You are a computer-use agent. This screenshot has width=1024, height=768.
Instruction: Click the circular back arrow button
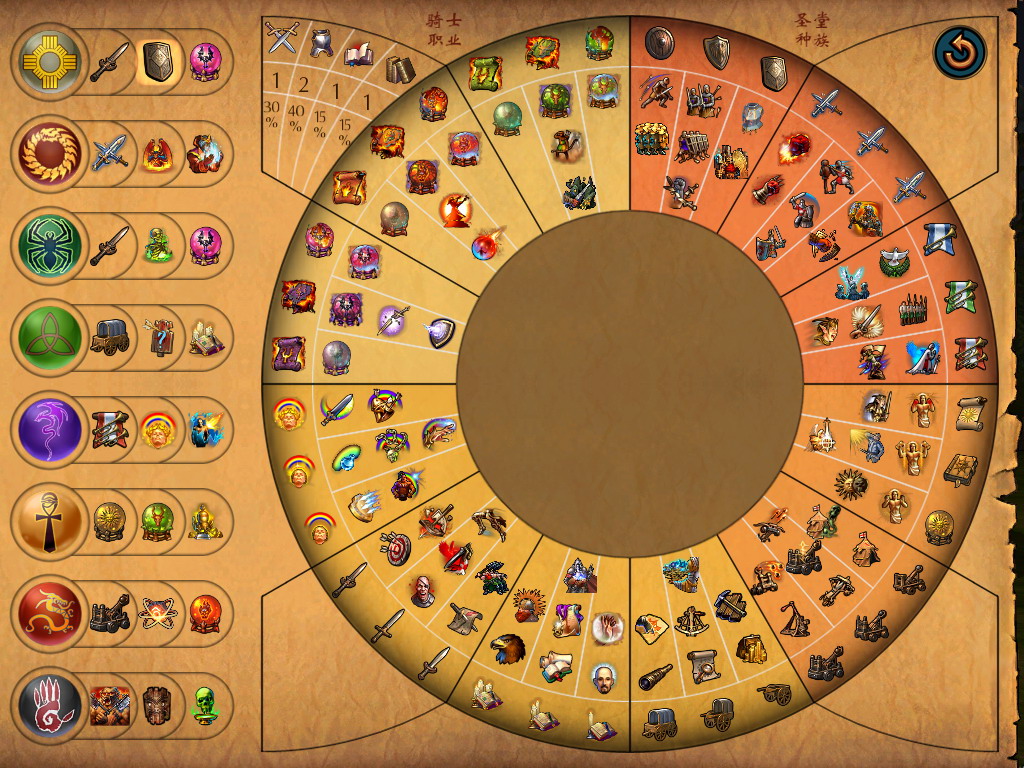pyautogui.click(x=960, y=54)
